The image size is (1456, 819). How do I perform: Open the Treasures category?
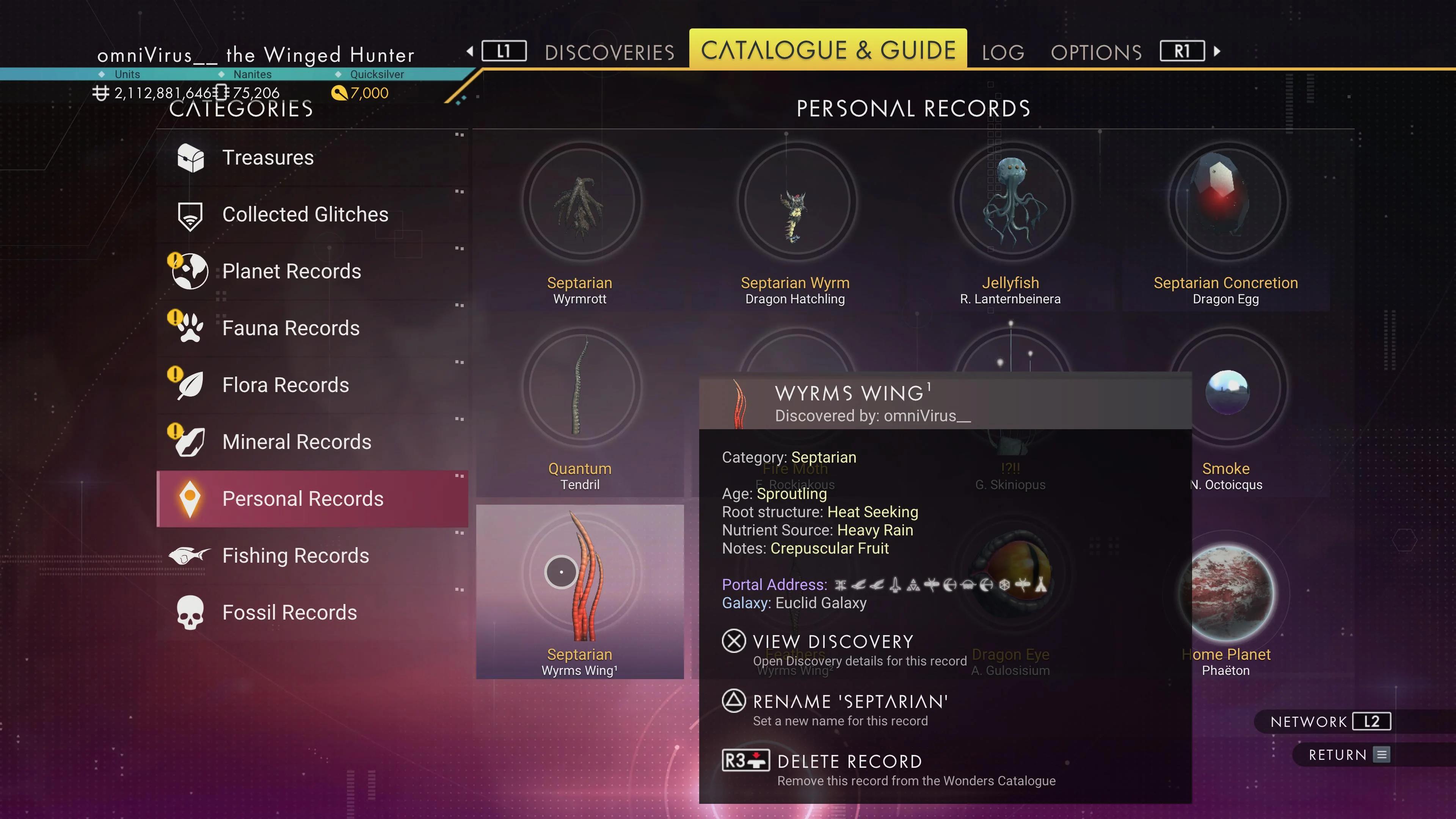point(267,158)
